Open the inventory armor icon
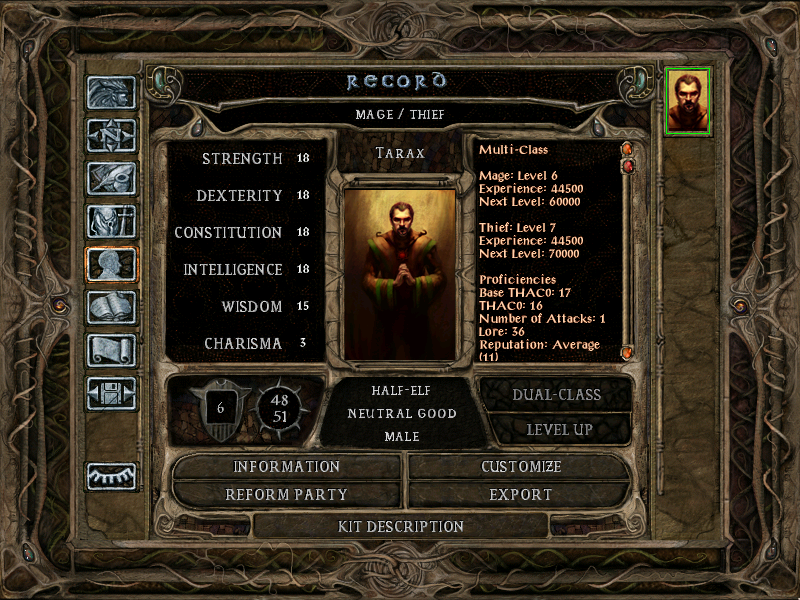 pos(111,221)
